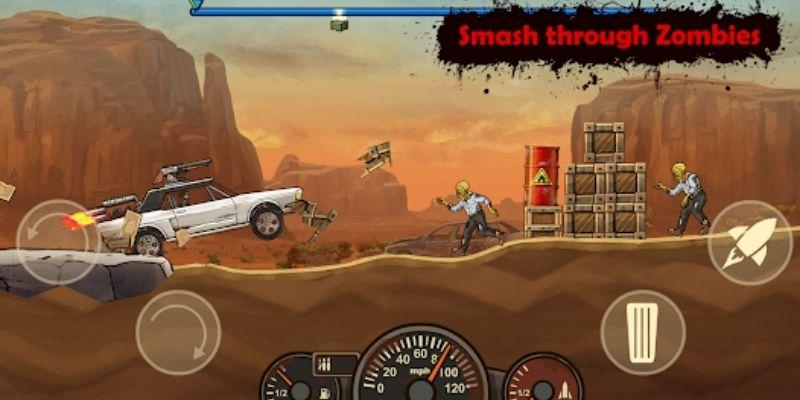Tilt the car backward with counterclockwise arrow

coord(57,243)
